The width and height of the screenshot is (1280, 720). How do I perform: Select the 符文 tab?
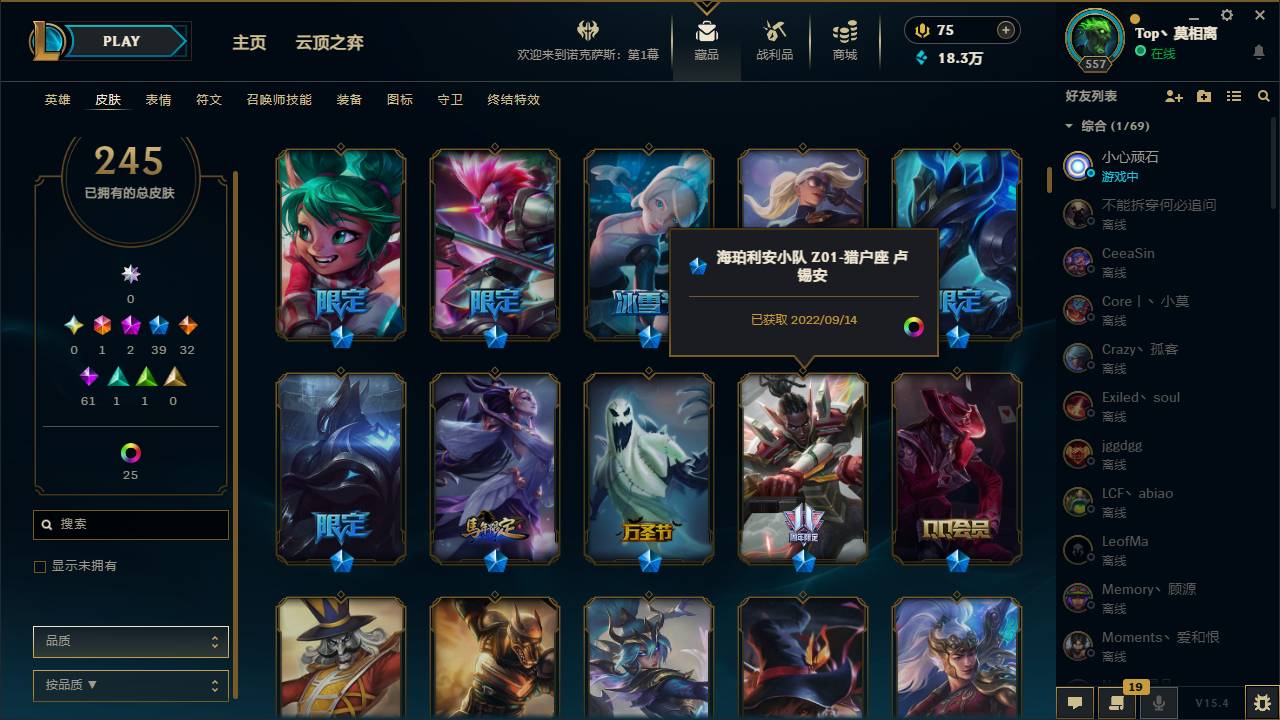[x=209, y=100]
